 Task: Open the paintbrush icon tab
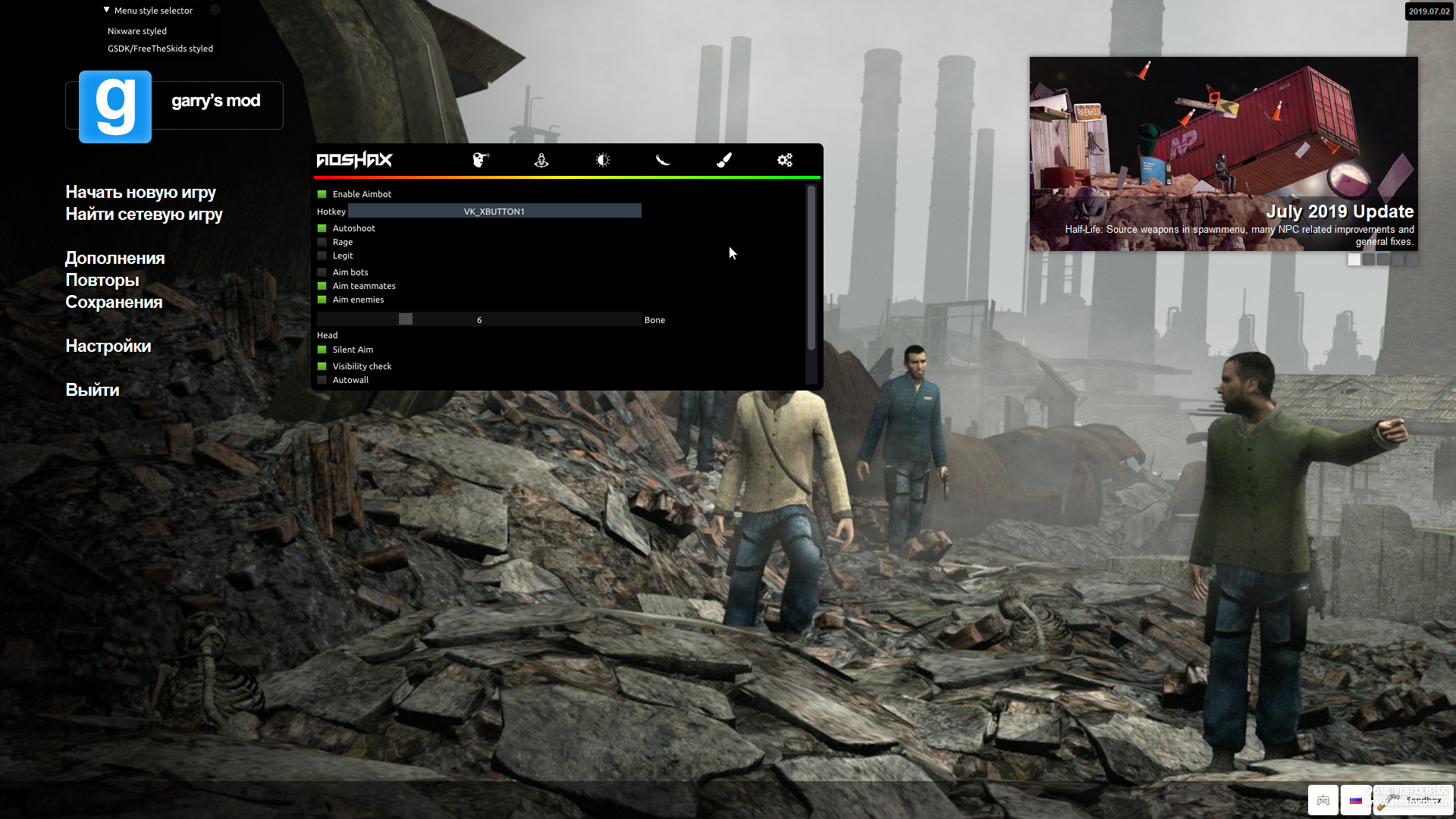[724, 160]
